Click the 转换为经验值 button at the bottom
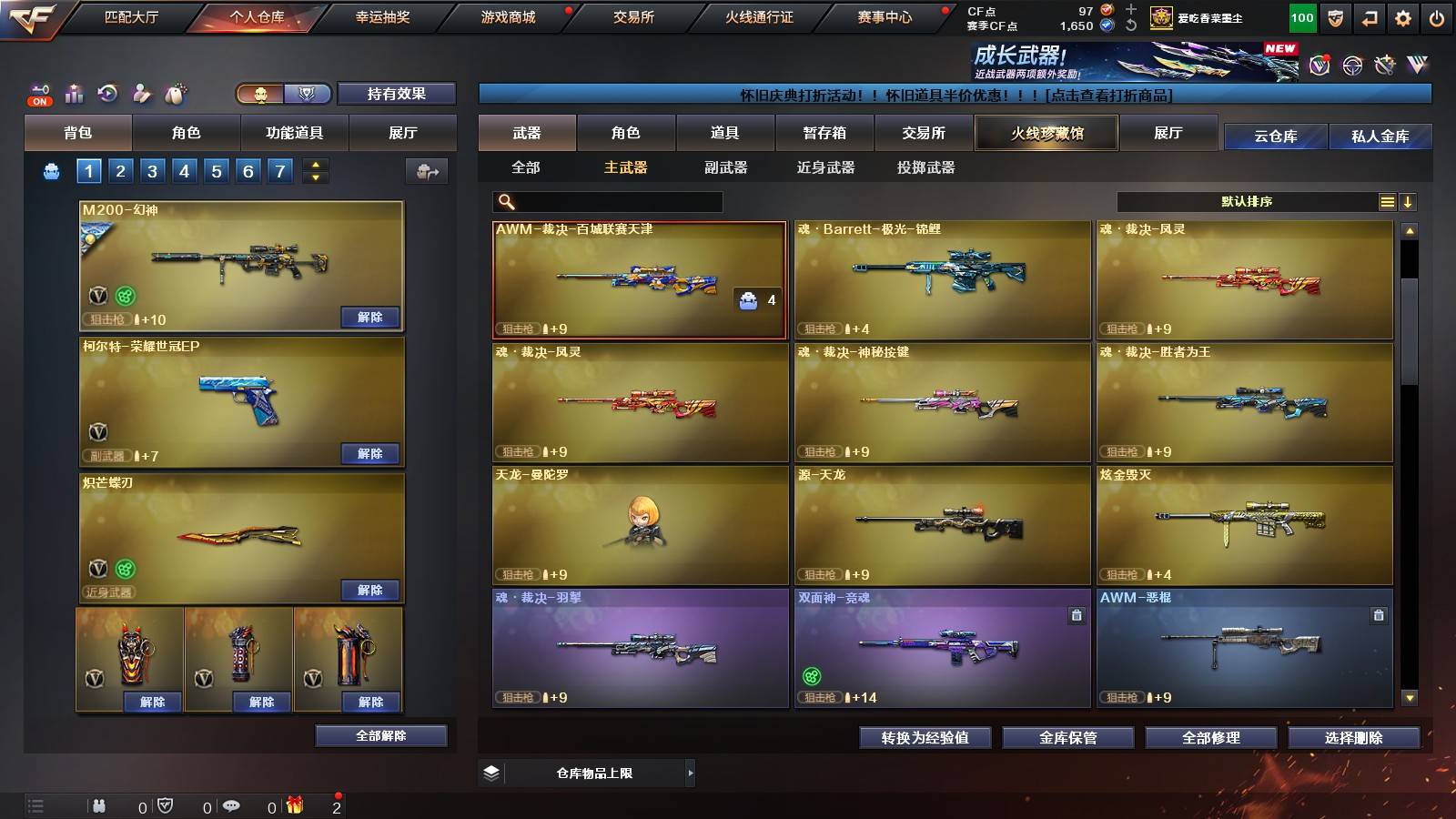 tap(925, 738)
